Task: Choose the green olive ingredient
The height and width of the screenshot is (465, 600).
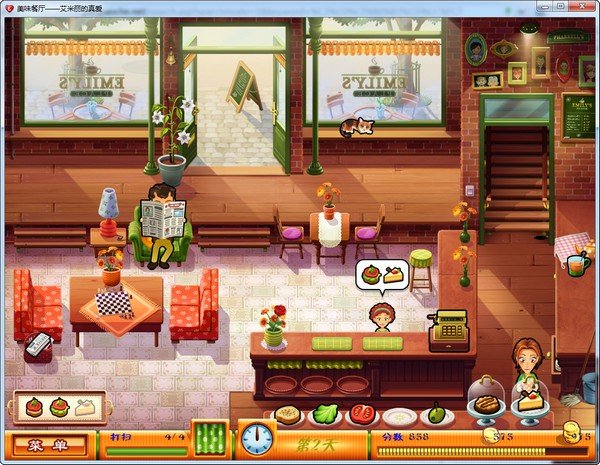Action: pos(436,413)
